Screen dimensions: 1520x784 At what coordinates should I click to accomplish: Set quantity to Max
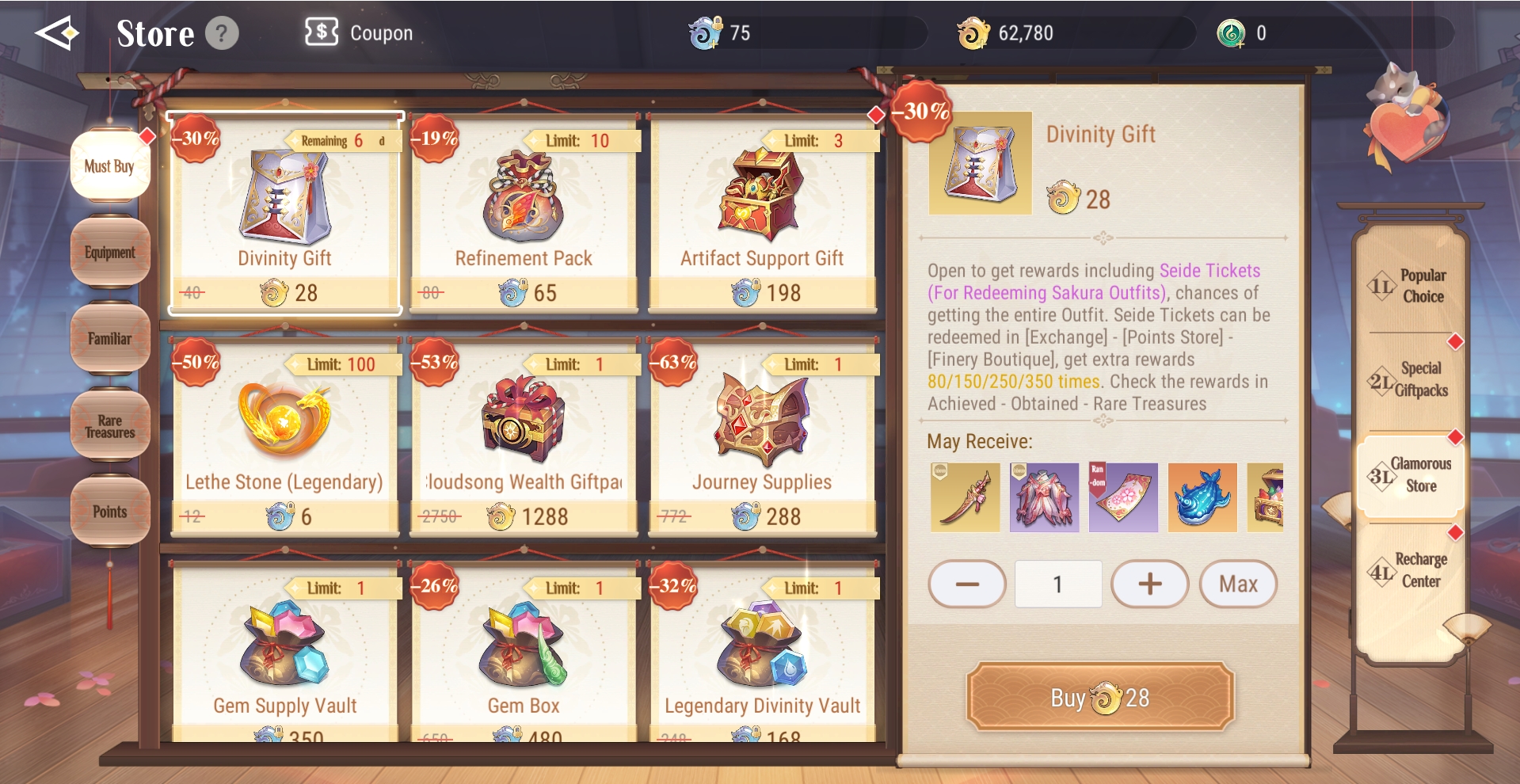point(1238,584)
